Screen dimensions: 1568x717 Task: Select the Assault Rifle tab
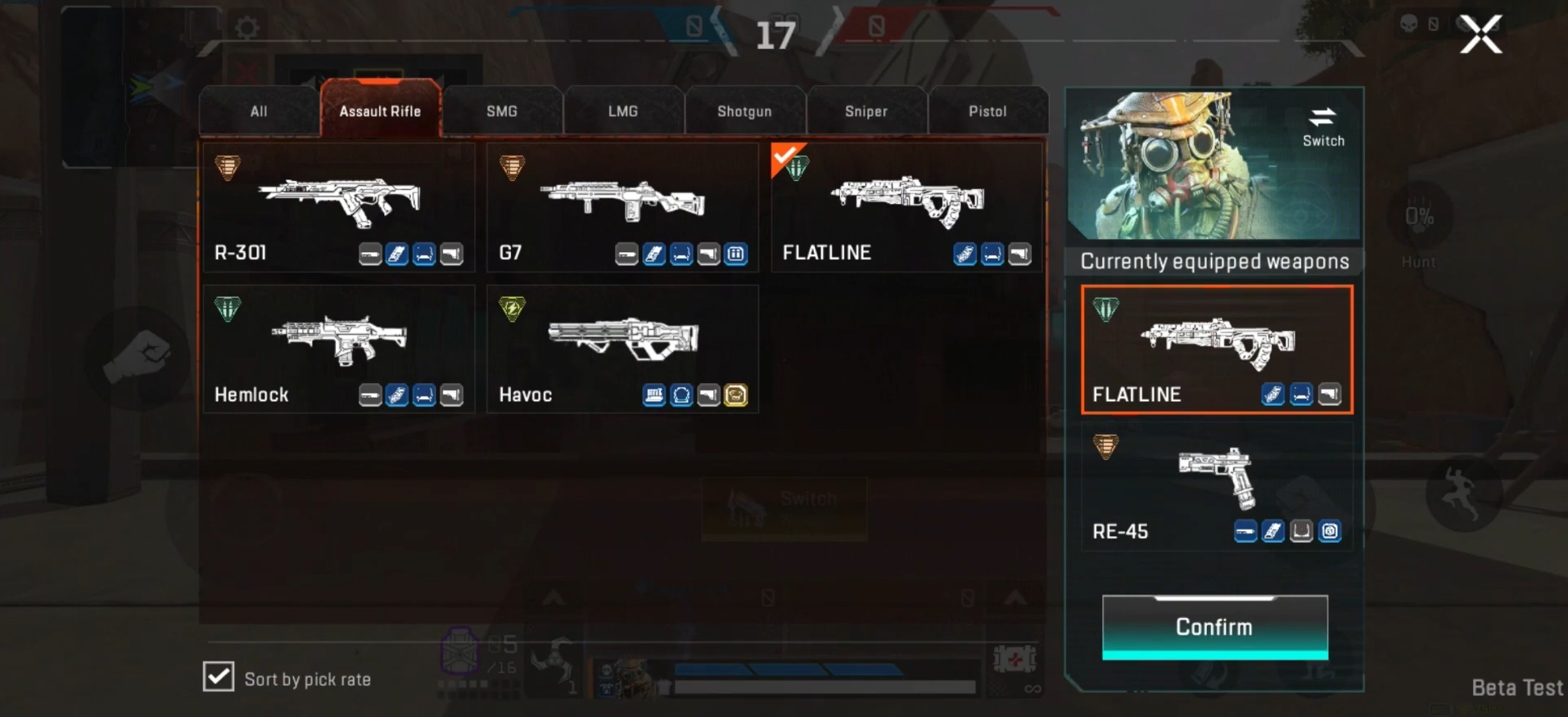tap(380, 111)
